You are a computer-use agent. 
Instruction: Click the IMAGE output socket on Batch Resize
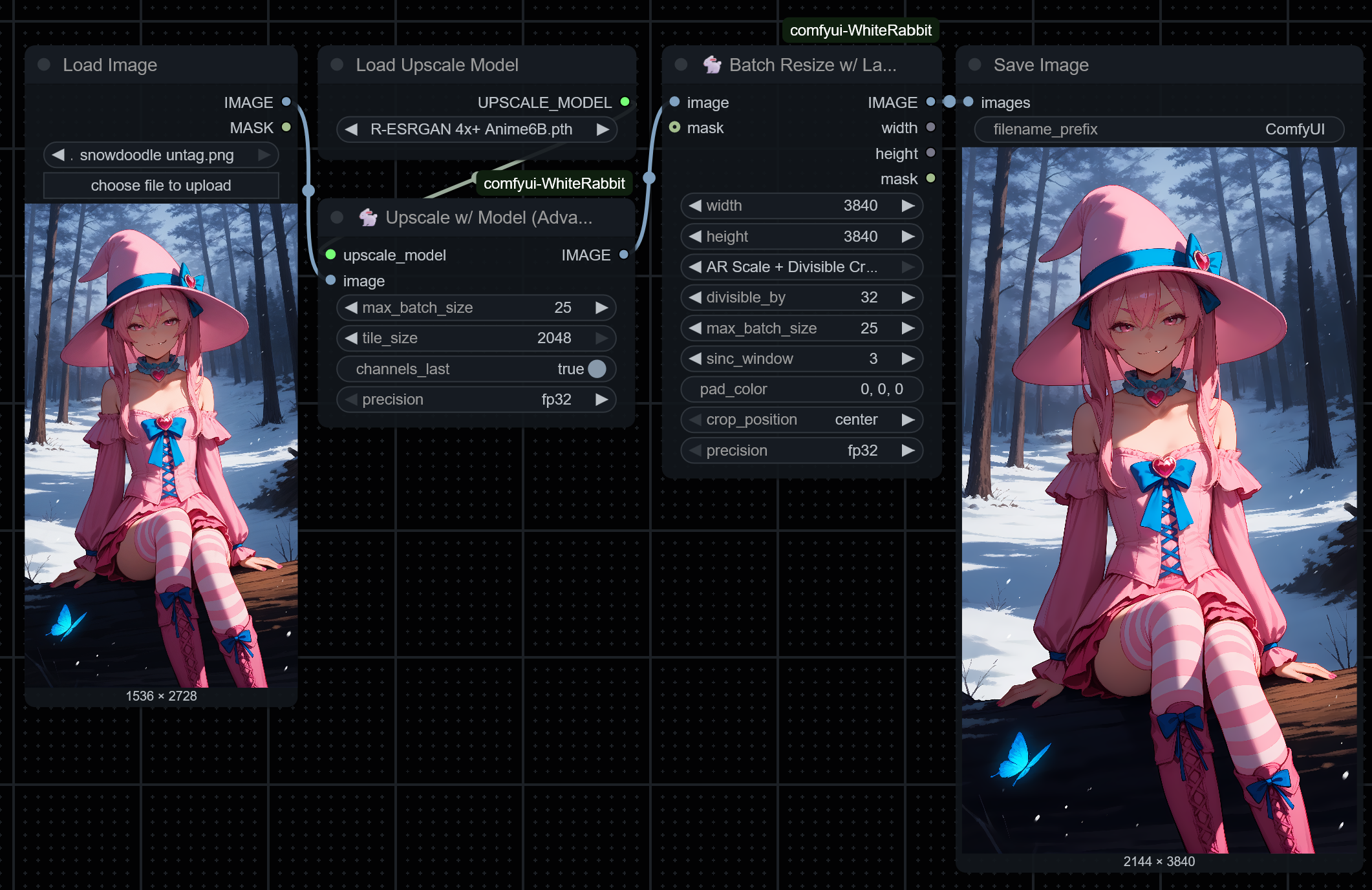tap(931, 102)
